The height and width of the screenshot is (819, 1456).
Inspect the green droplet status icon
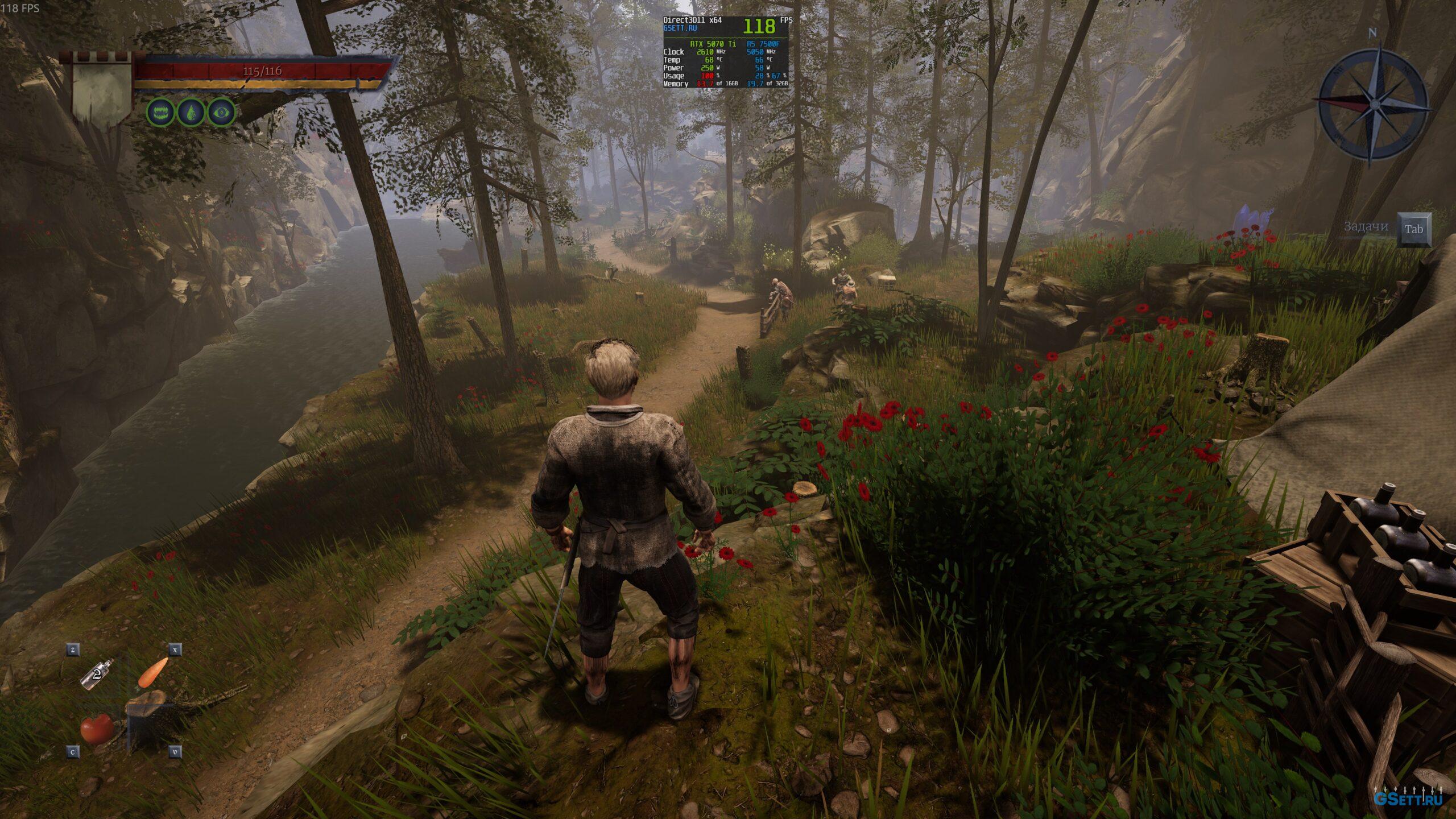pyautogui.click(x=191, y=112)
